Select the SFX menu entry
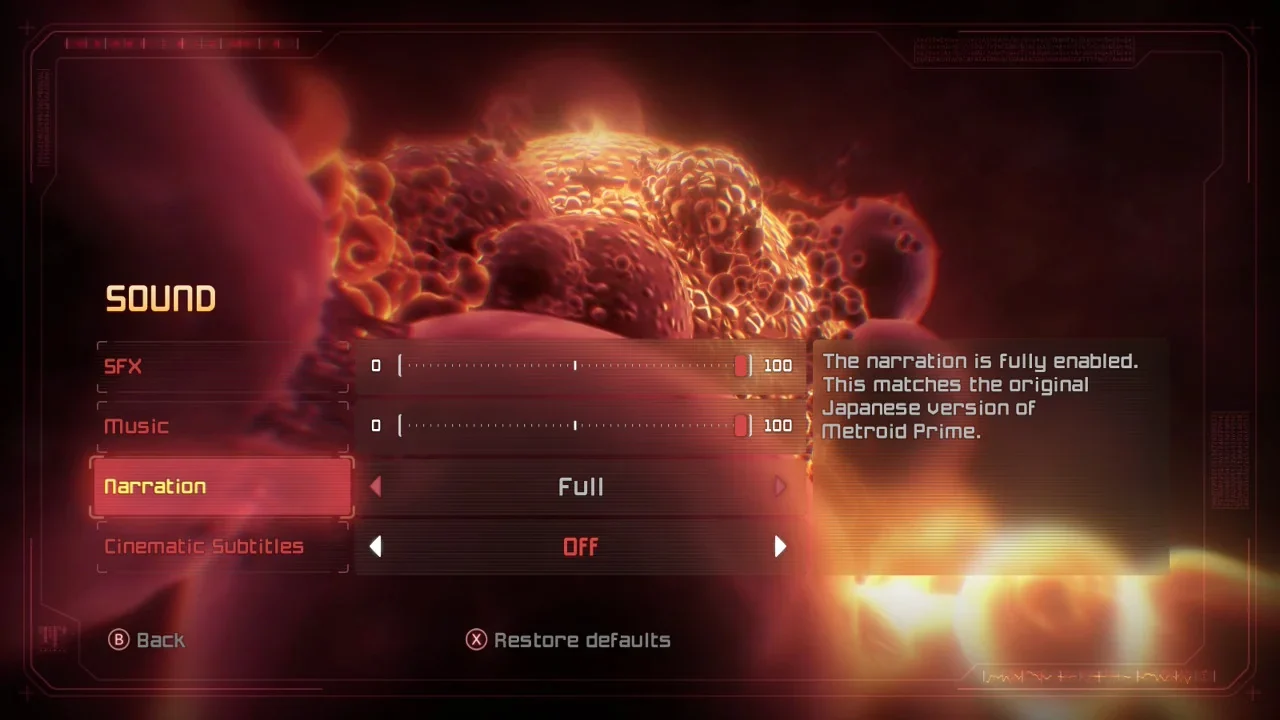The height and width of the screenshot is (720, 1280). click(222, 366)
